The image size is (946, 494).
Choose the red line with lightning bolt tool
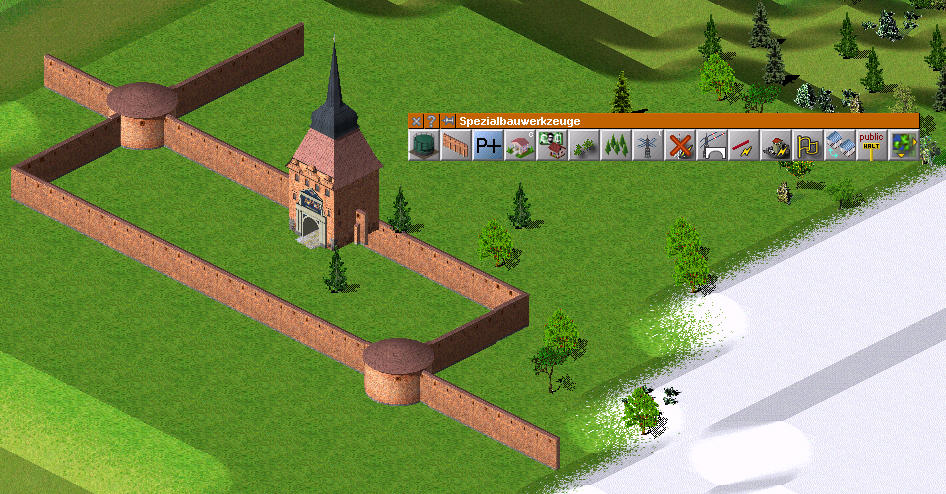pos(743,146)
